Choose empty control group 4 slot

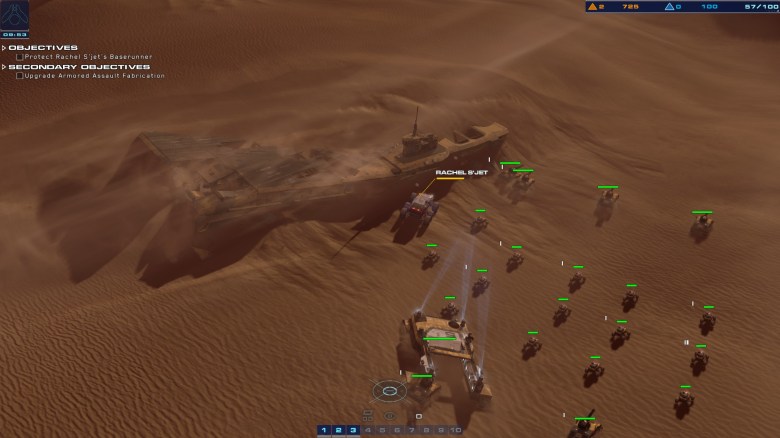(367, 431)
